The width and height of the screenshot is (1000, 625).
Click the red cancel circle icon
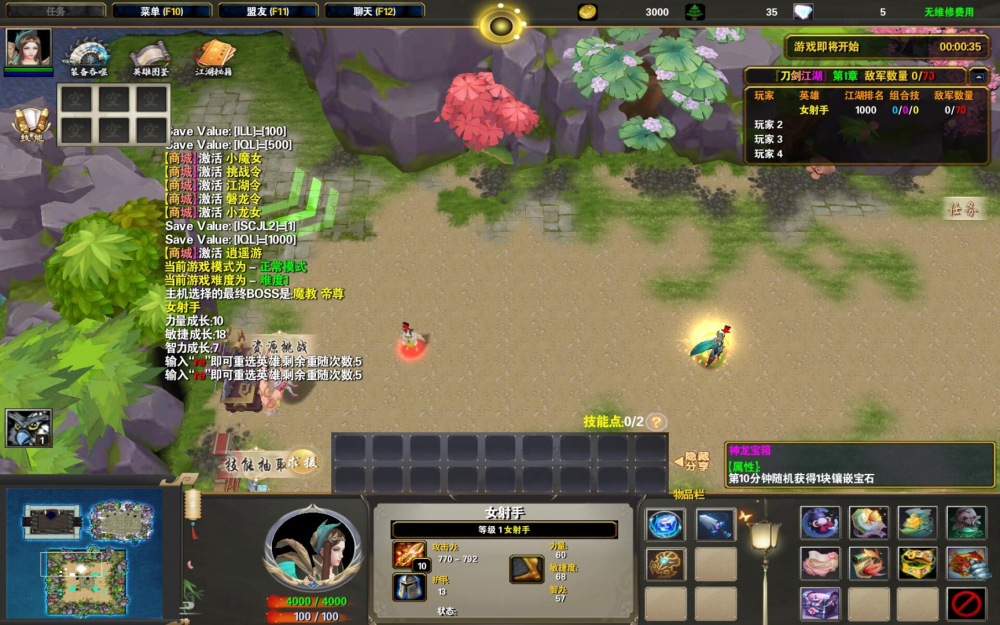coord(967,603)
